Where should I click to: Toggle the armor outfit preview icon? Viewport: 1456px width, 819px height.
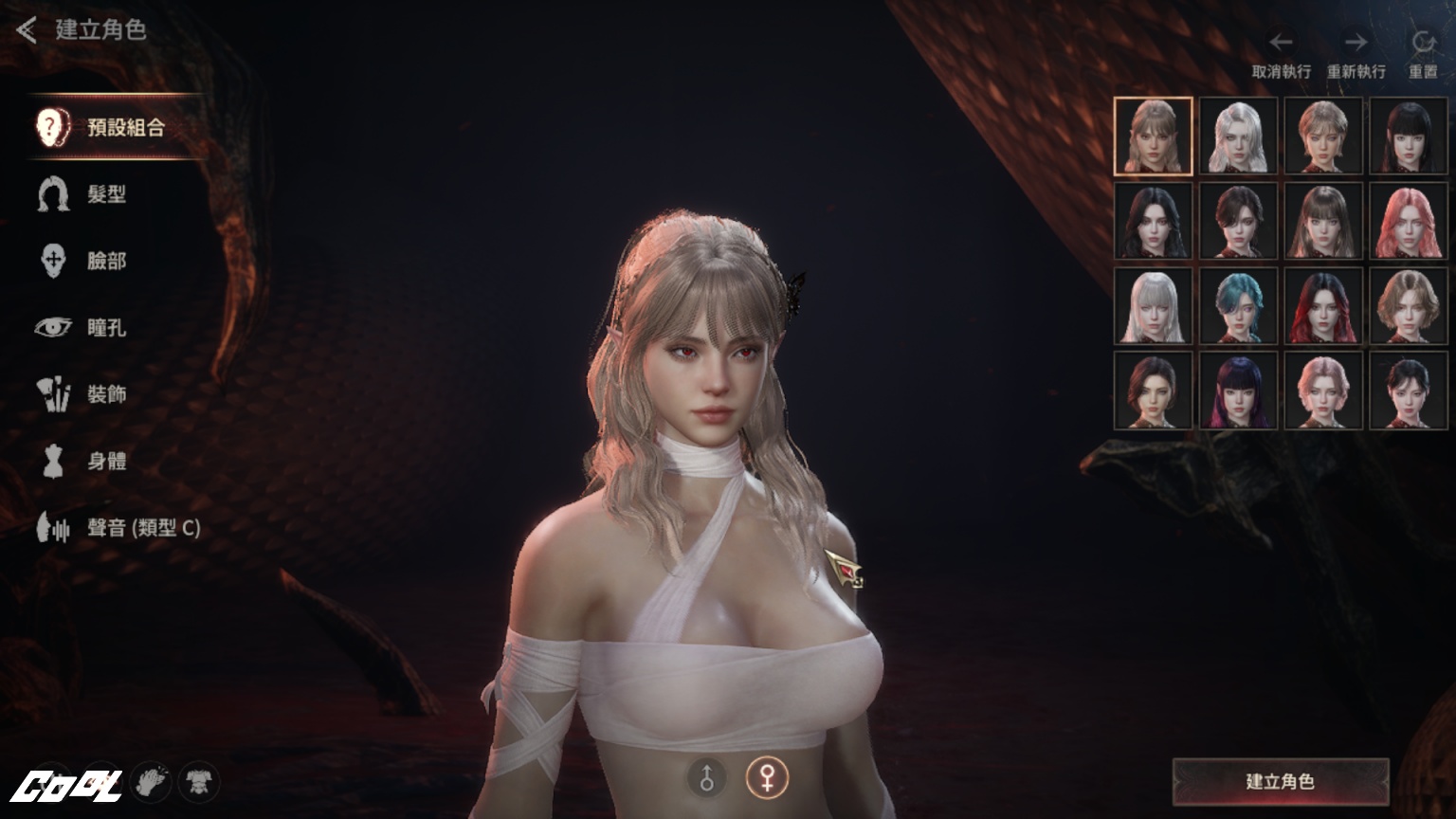(x=198, y=782)
